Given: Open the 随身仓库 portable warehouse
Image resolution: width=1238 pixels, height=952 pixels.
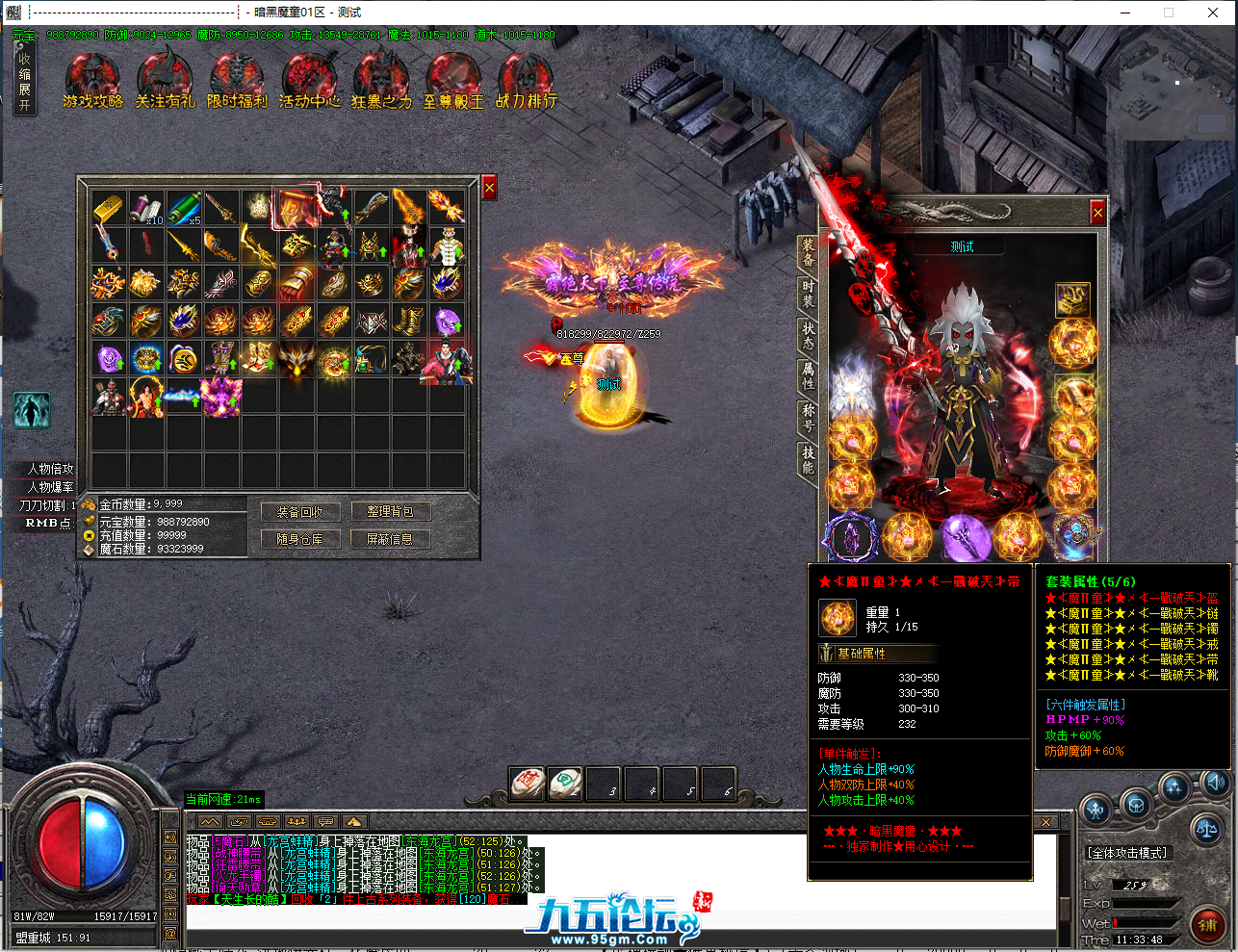Looking at the screenshot, I should [x=300, y=539].
